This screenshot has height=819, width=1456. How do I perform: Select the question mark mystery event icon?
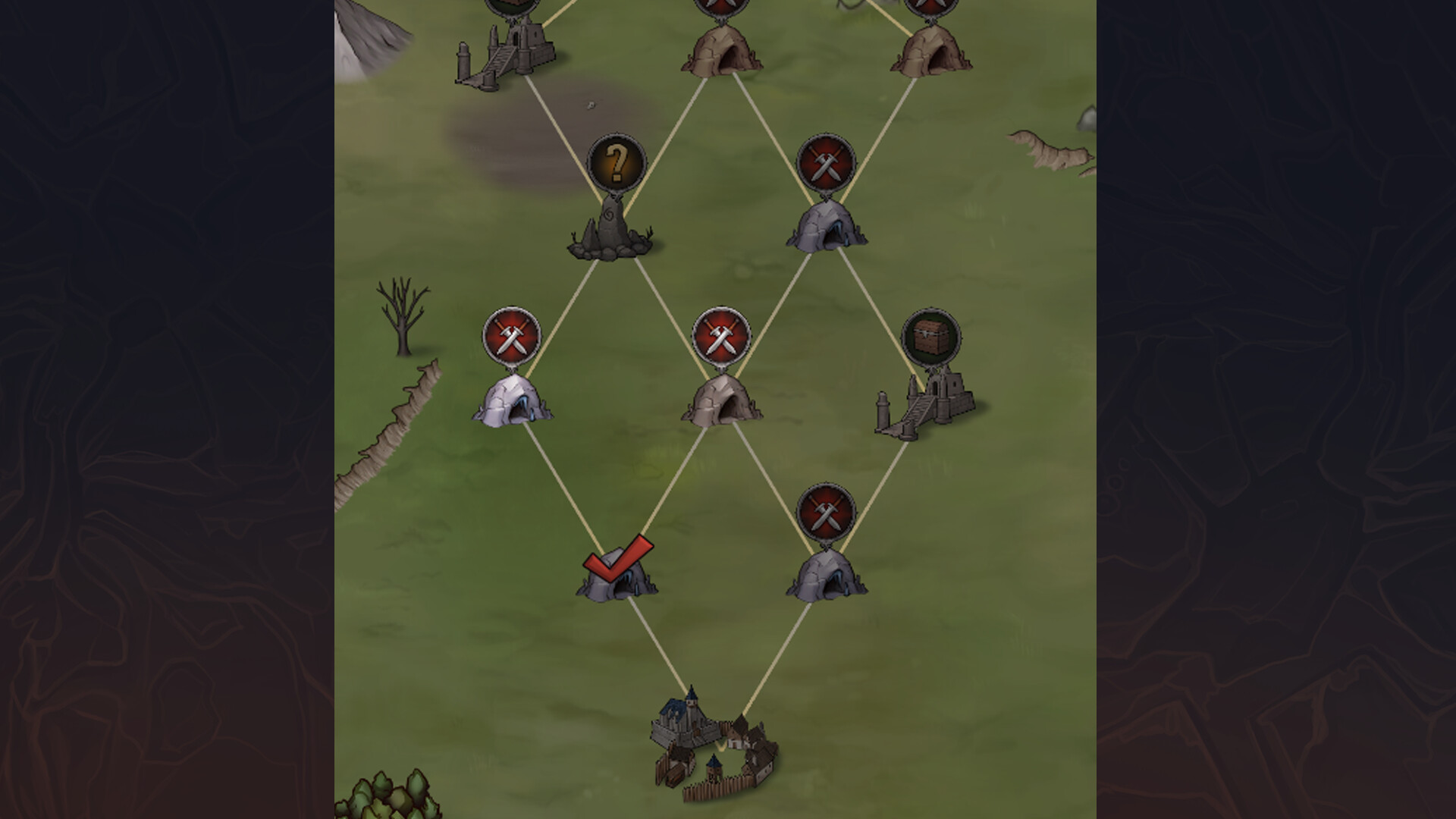[617, 161]
